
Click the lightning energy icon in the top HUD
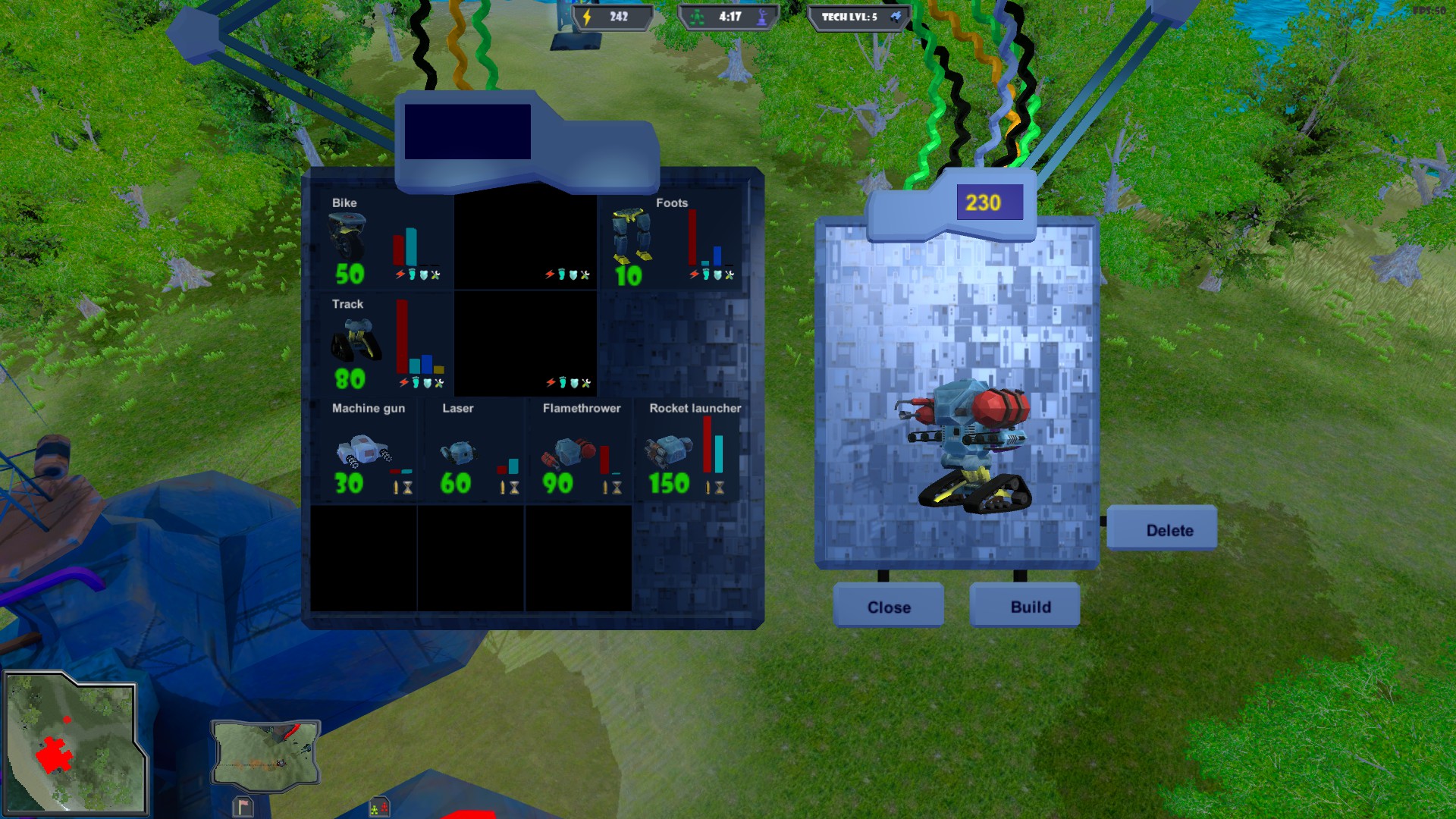pos(587,17)
